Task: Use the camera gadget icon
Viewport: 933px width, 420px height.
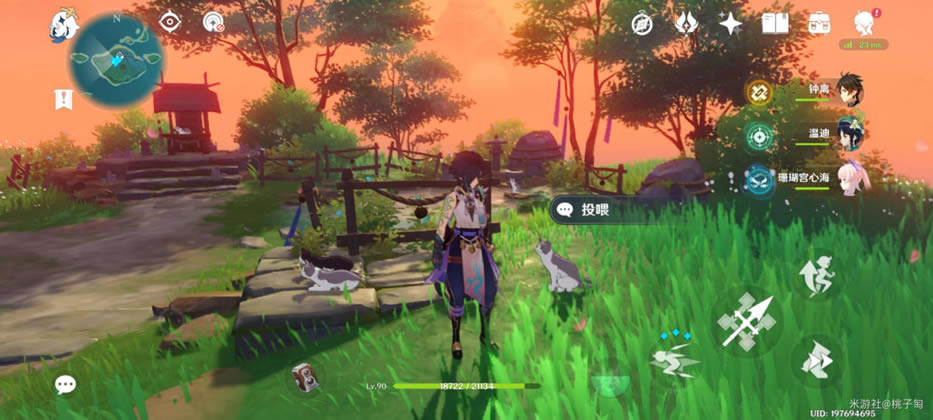Action: (305, 376)
